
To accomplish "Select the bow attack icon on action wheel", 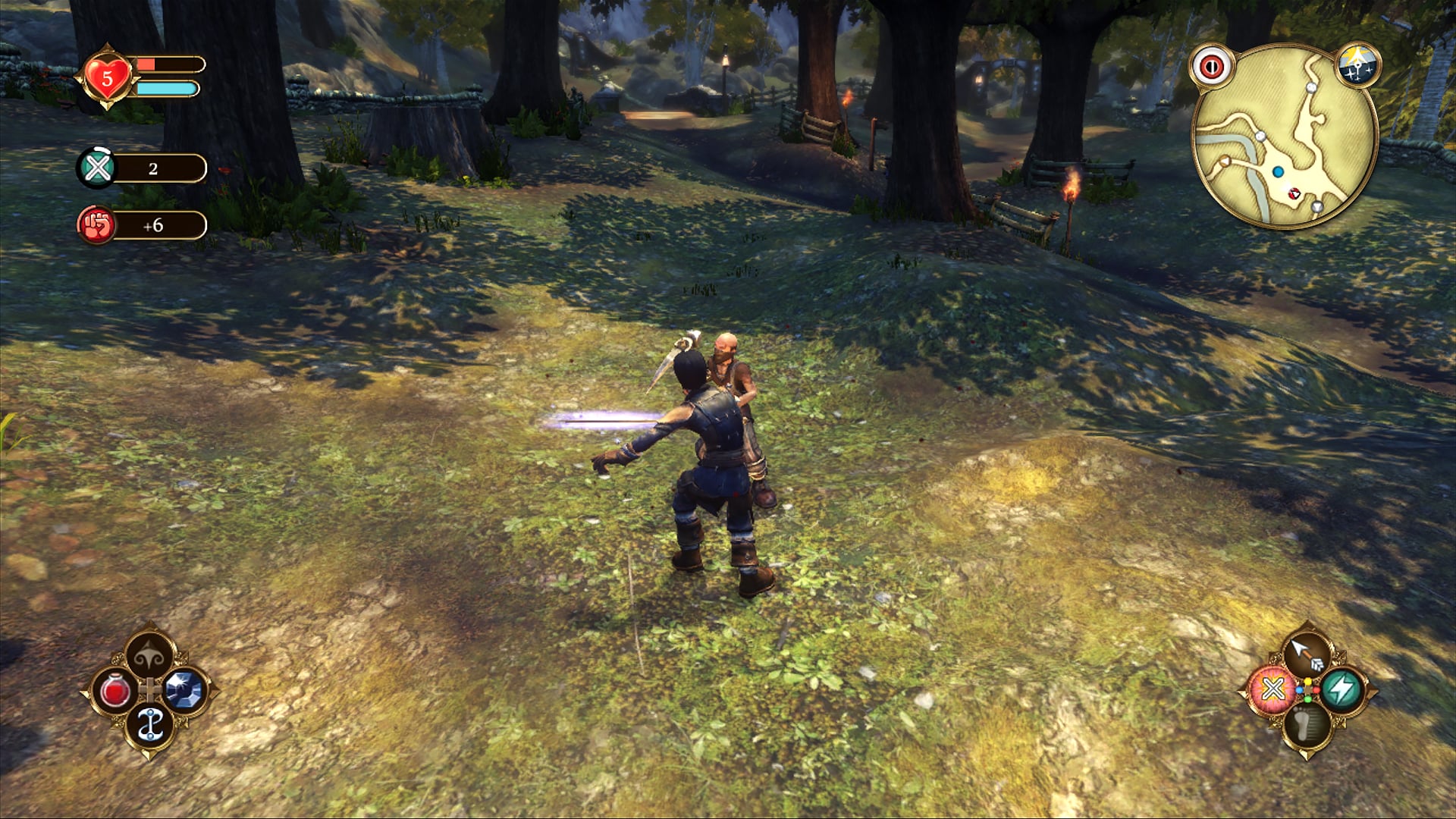I will [x=1307, y=651].
